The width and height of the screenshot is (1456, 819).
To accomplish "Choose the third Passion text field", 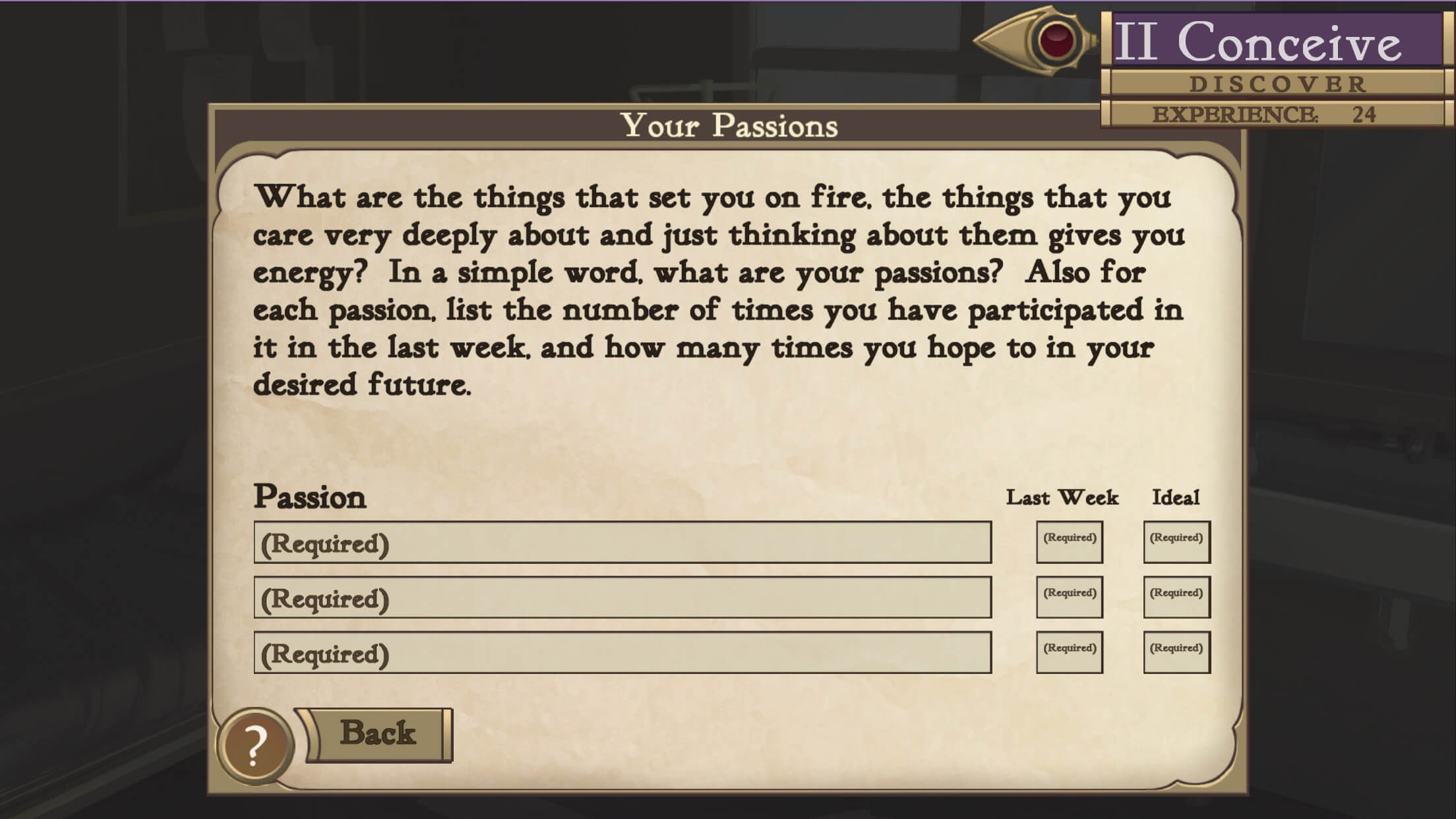I will pos(622,653).
